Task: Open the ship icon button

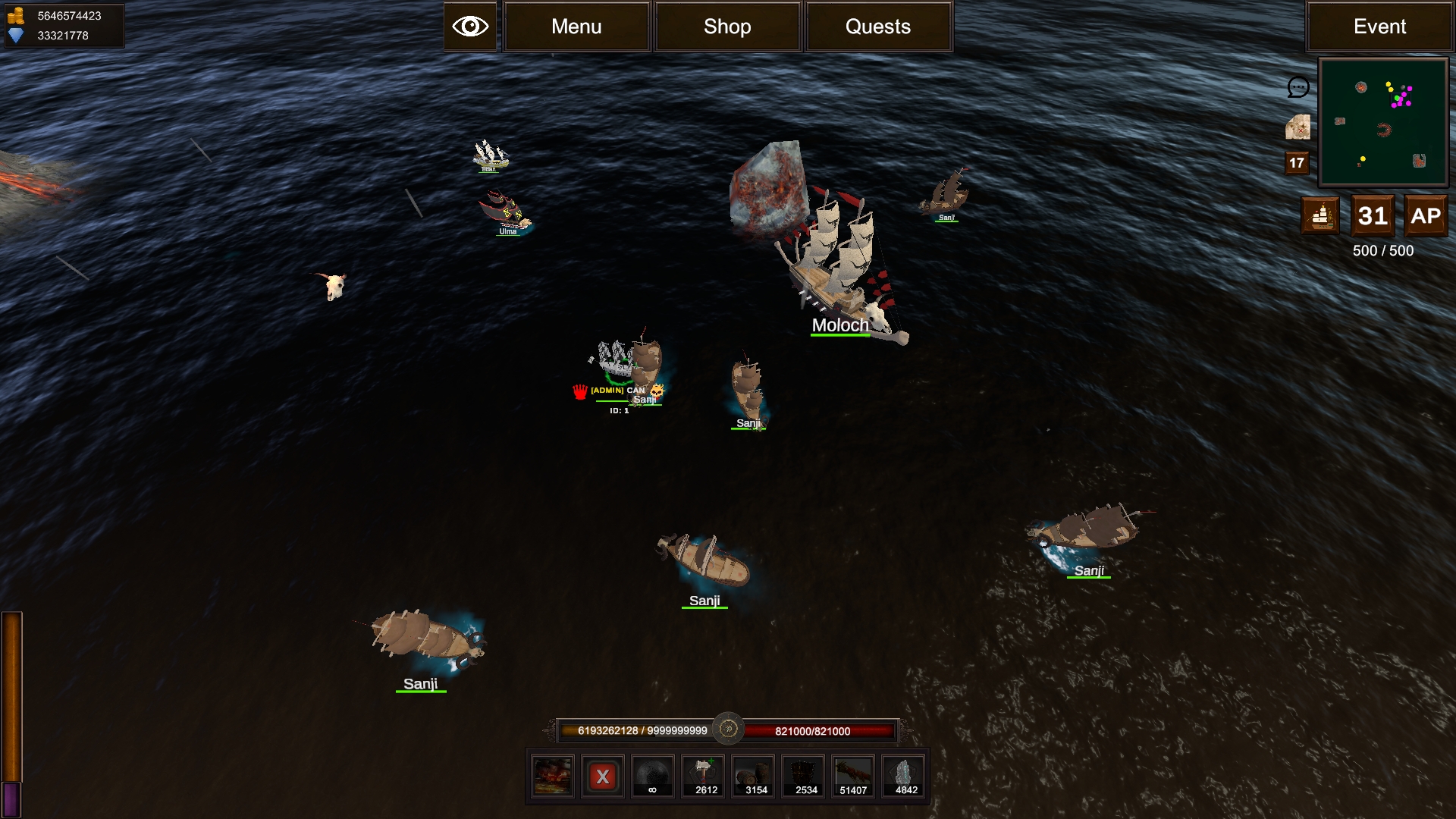Action: coord(1320,216)
